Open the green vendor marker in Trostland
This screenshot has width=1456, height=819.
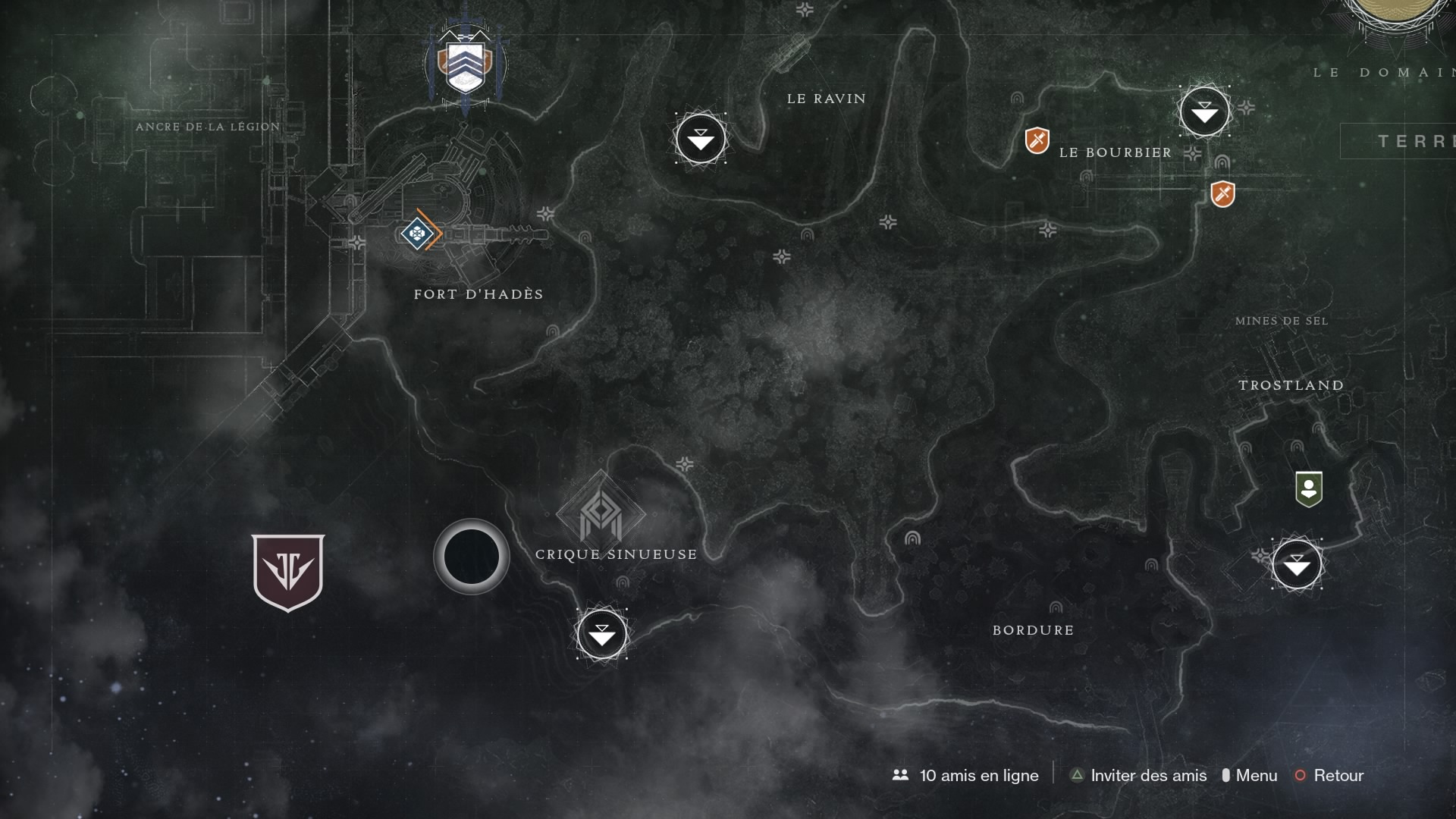tap(1309, 489)
